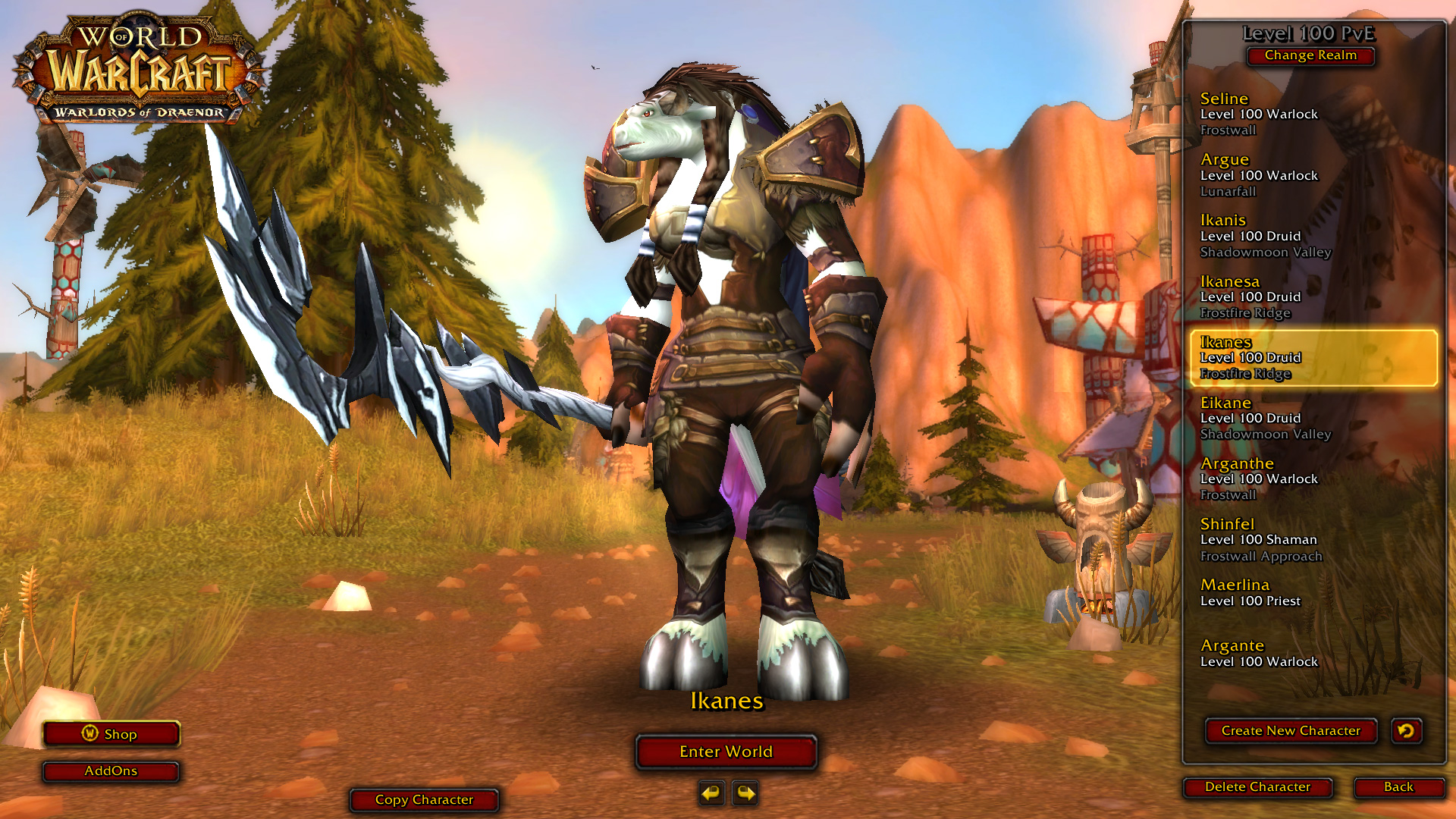
Task: Open the AddOns list
Action: (111, 771)
